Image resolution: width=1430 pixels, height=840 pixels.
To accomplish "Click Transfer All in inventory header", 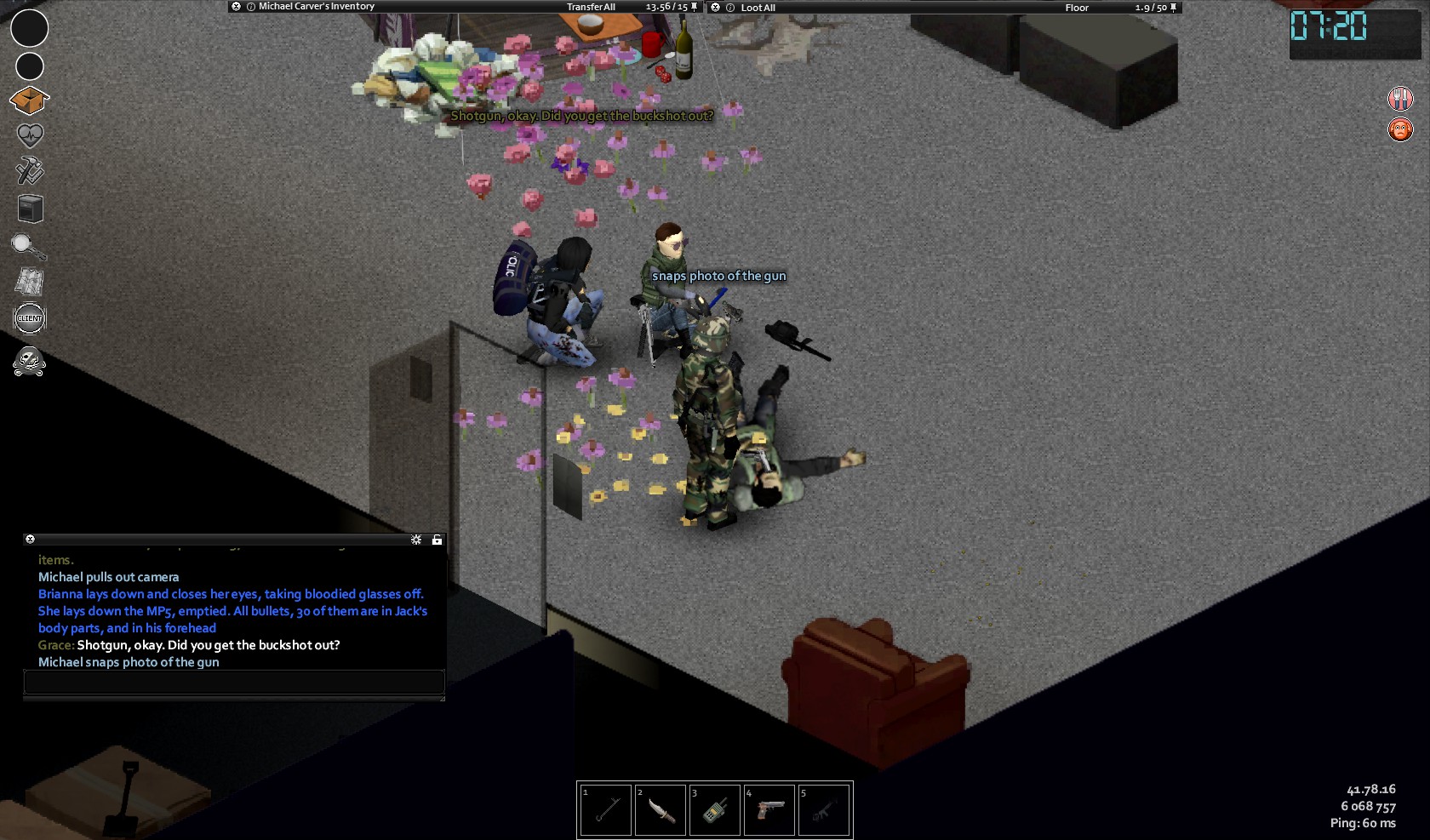I will 591,7.
